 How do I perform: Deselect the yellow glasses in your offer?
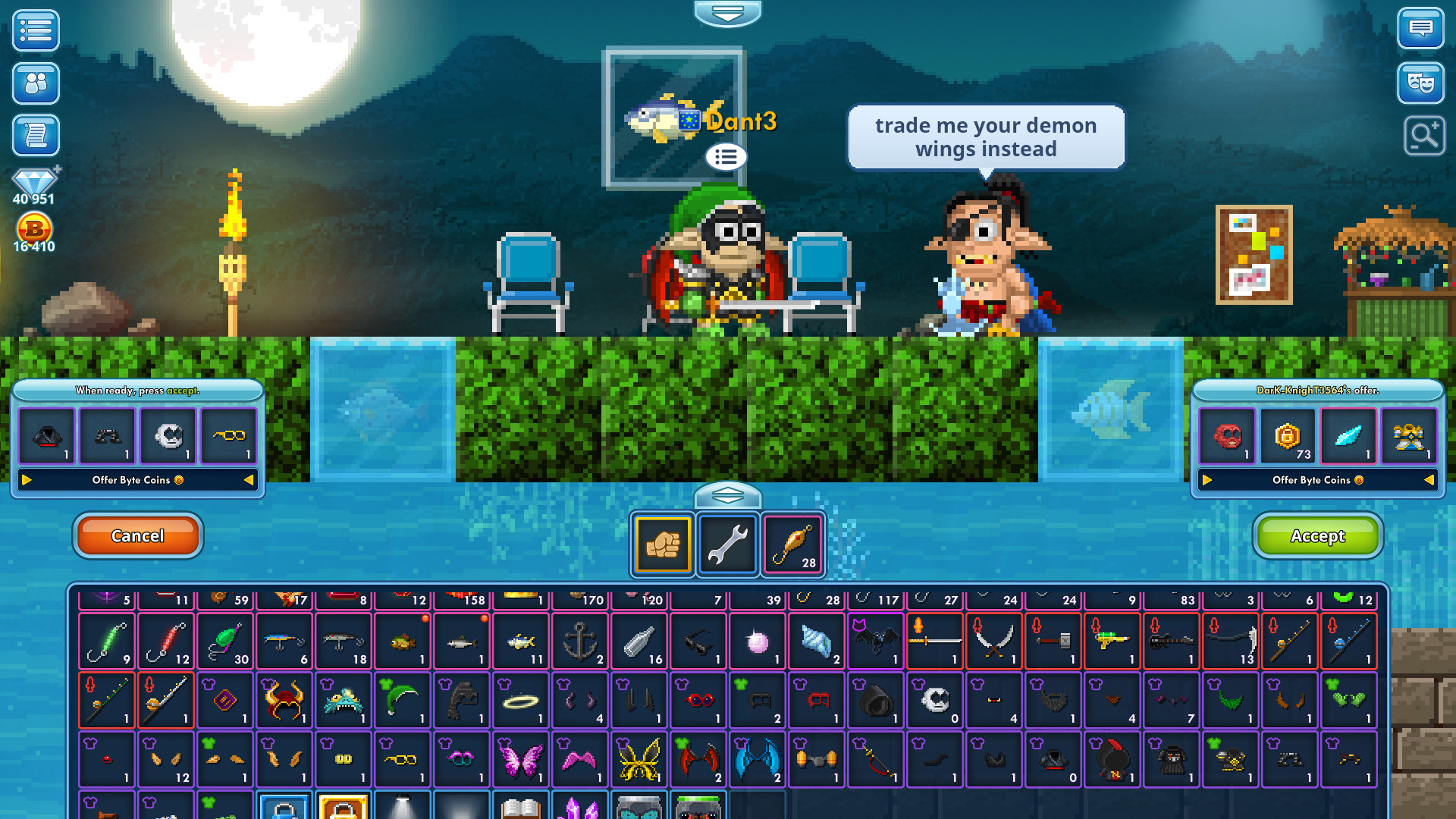click(229, 436)
